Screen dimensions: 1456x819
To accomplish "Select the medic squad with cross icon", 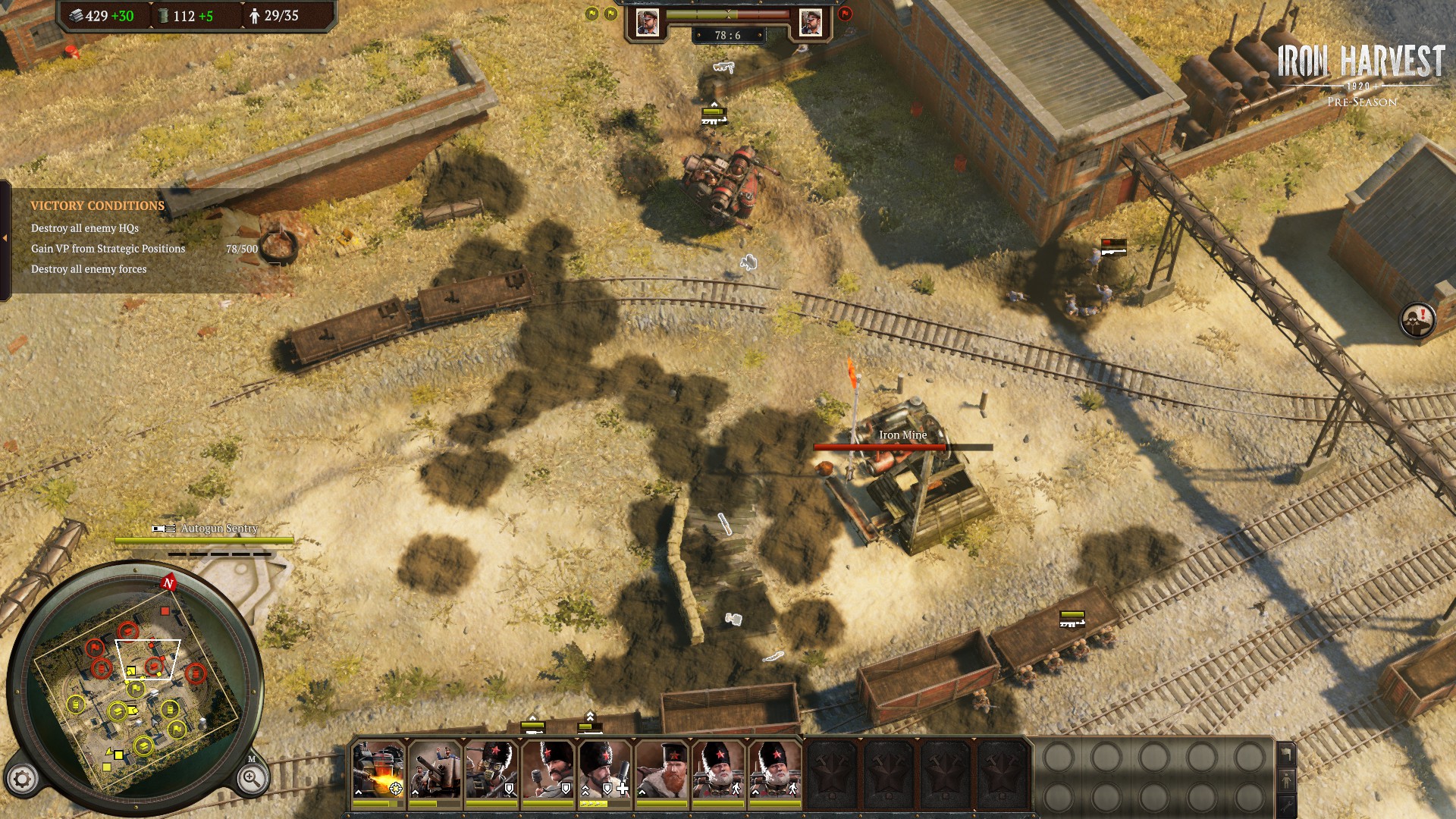I will click(x=604, y=768).
